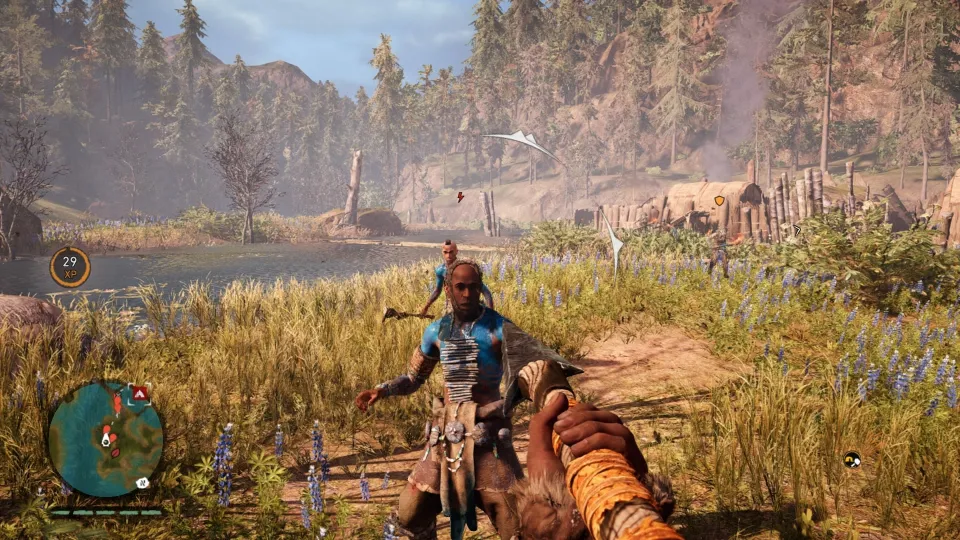Screen dimensions: 960x540
Task: Click the round owl companion icon
Action: point(852,459)
